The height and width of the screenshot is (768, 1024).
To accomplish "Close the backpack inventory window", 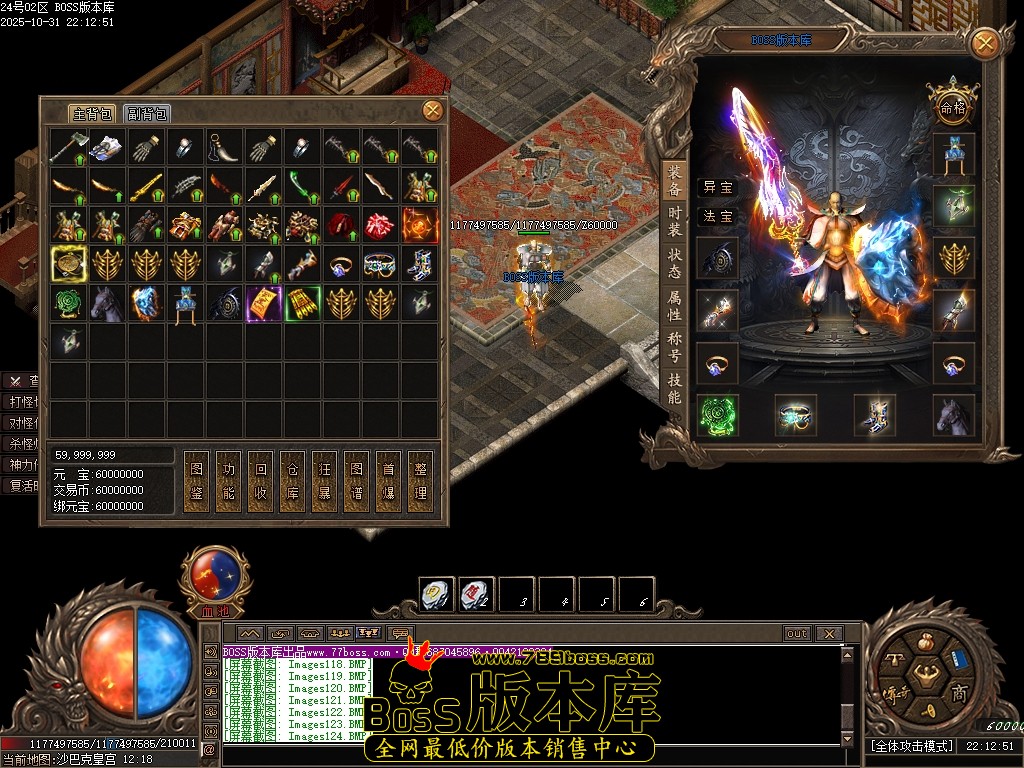I will tap(432, 110).
